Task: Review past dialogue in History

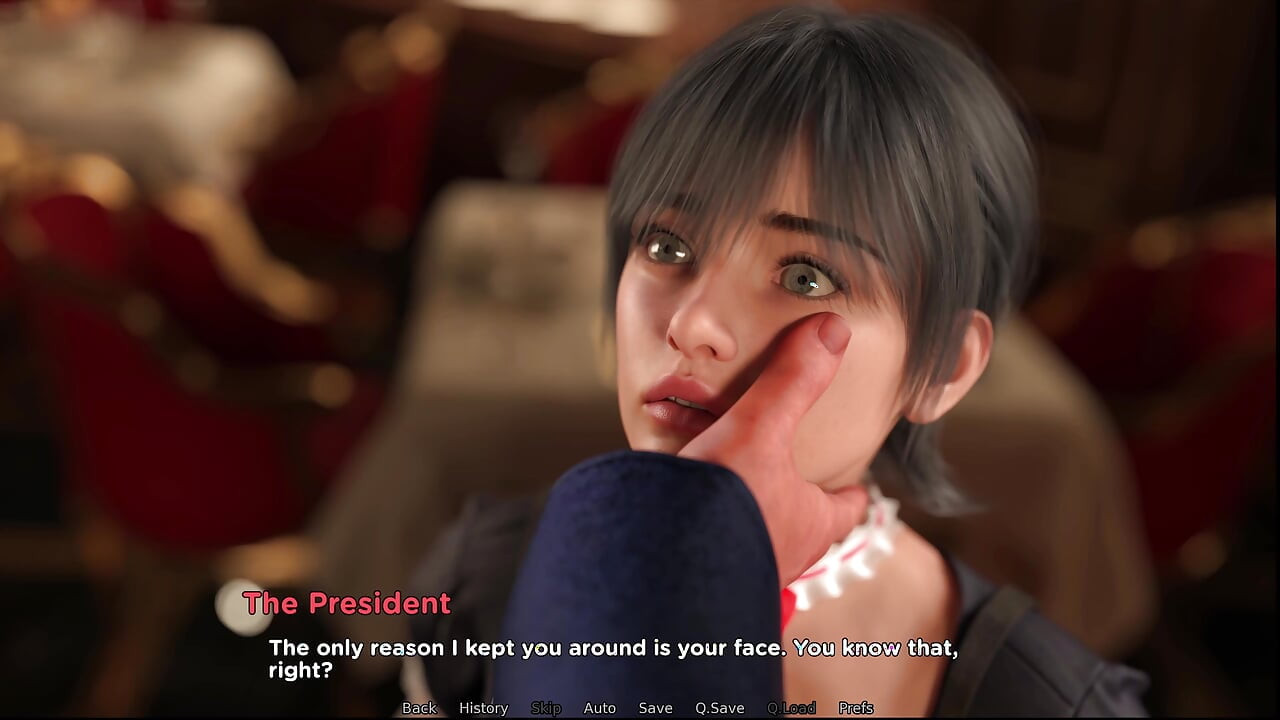Action: (483, 708)
